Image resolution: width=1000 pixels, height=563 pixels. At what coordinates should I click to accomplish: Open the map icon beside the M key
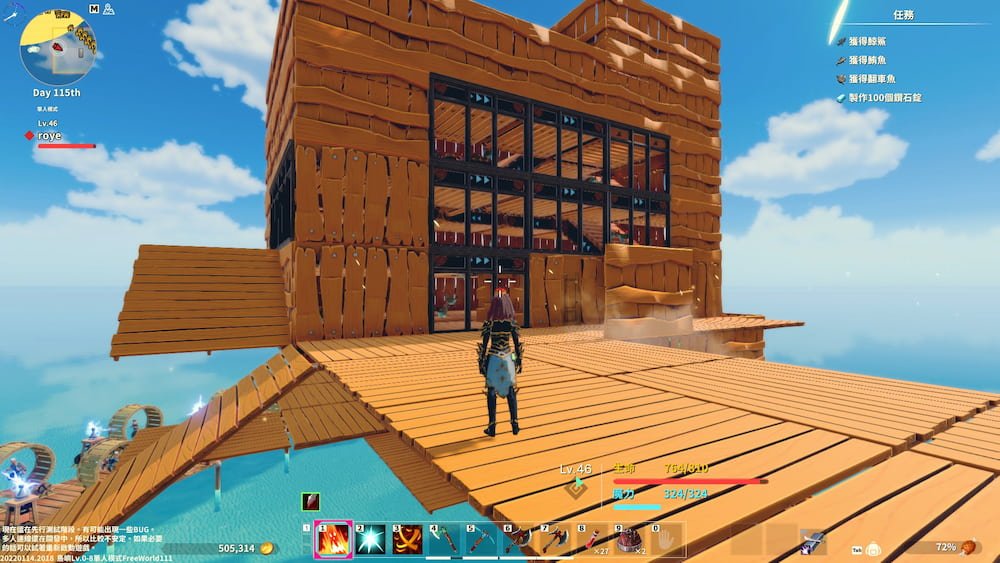(107, 9)
